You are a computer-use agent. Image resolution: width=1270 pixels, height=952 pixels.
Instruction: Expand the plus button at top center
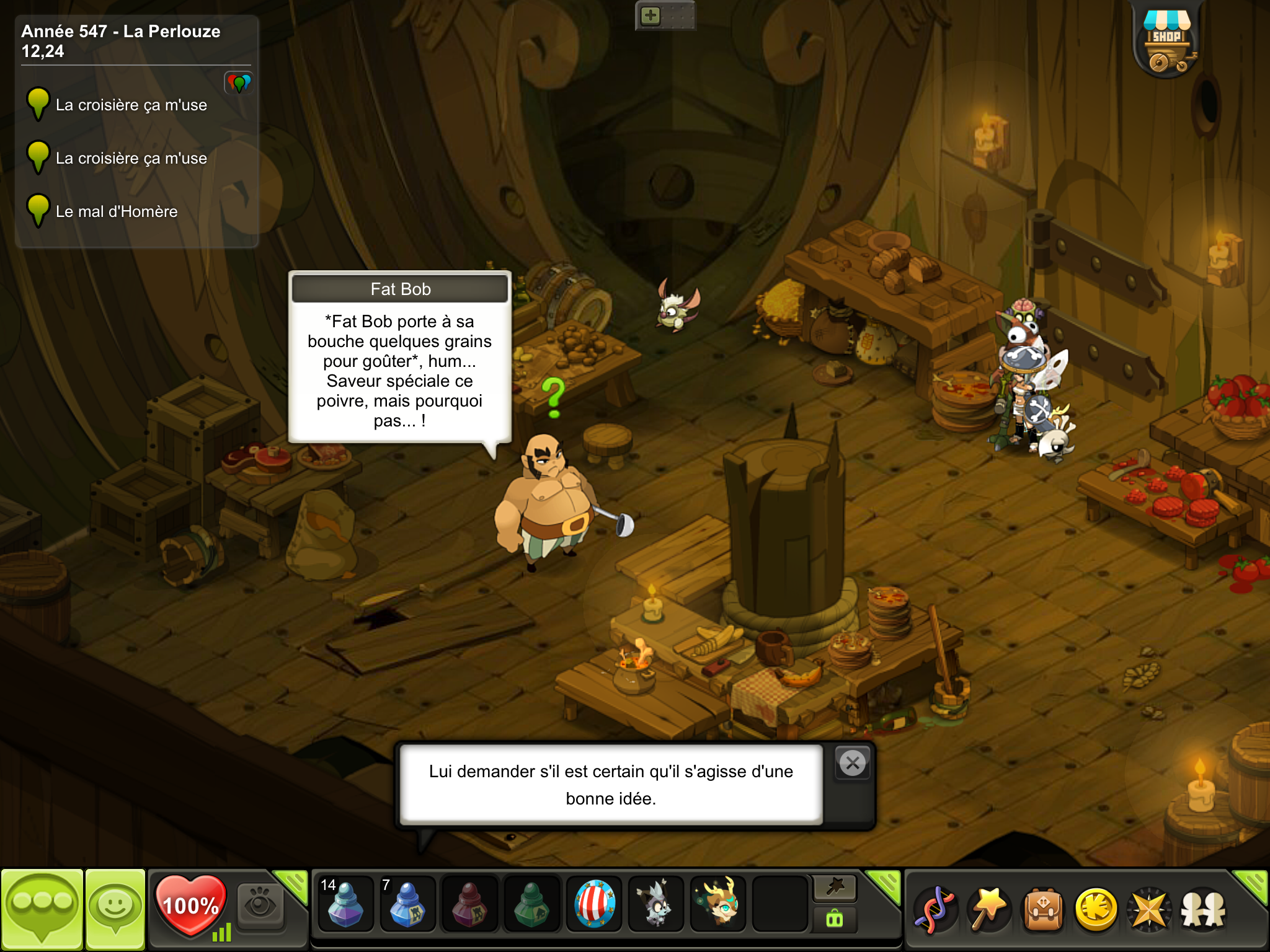pyautogui.click(x=650, y=15)
